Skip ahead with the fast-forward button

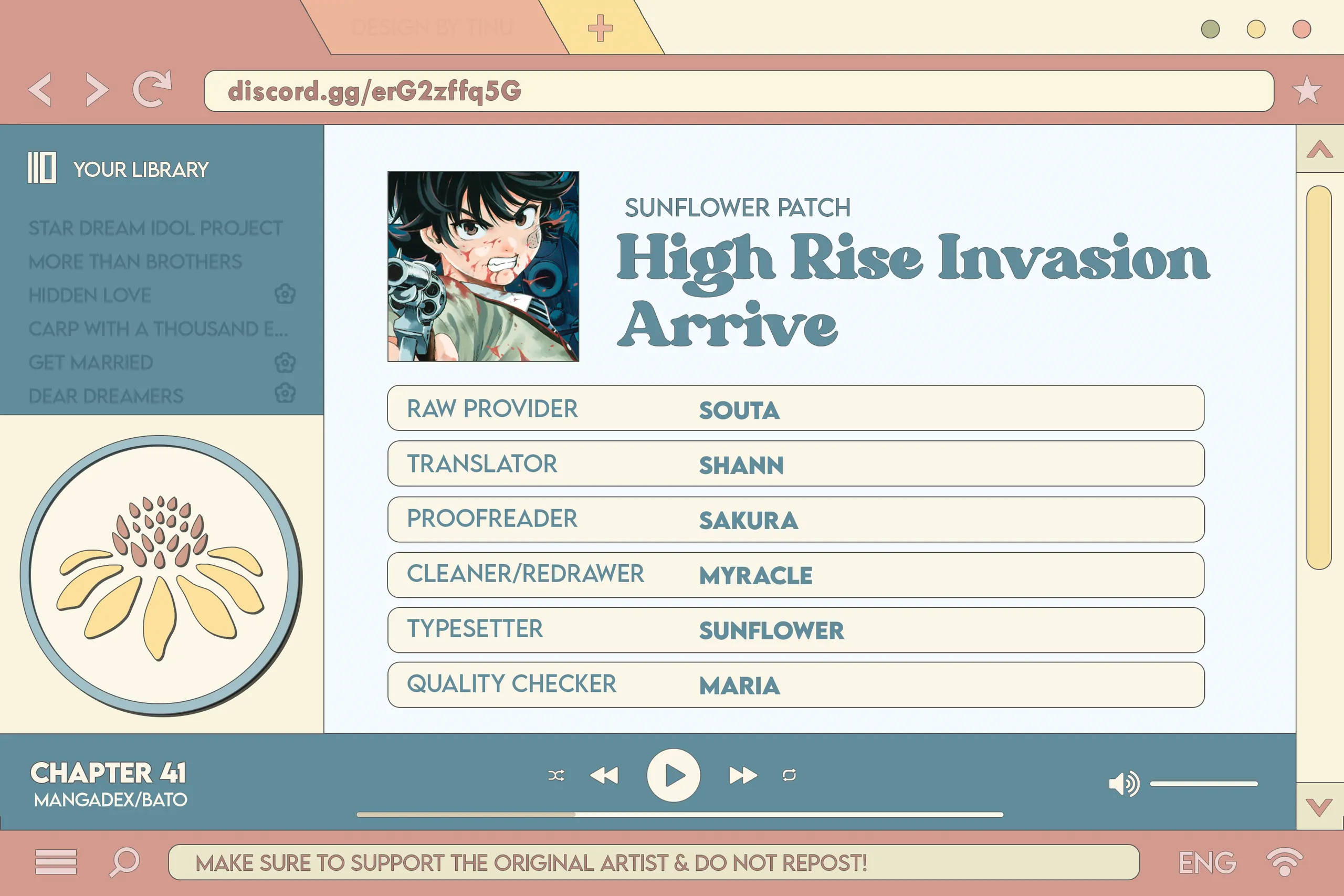[x=742, y=775]
